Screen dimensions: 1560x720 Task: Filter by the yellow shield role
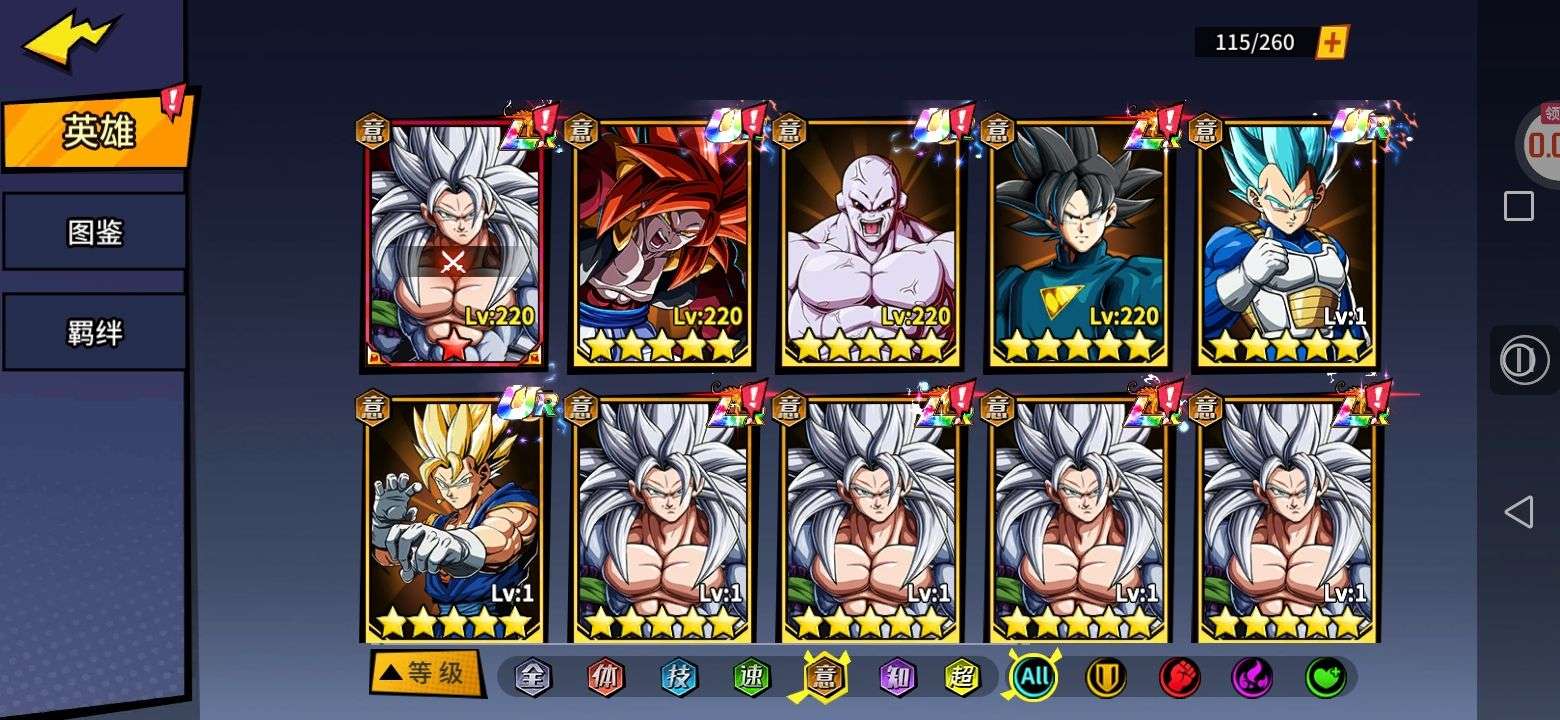(x=1106, y=677)
